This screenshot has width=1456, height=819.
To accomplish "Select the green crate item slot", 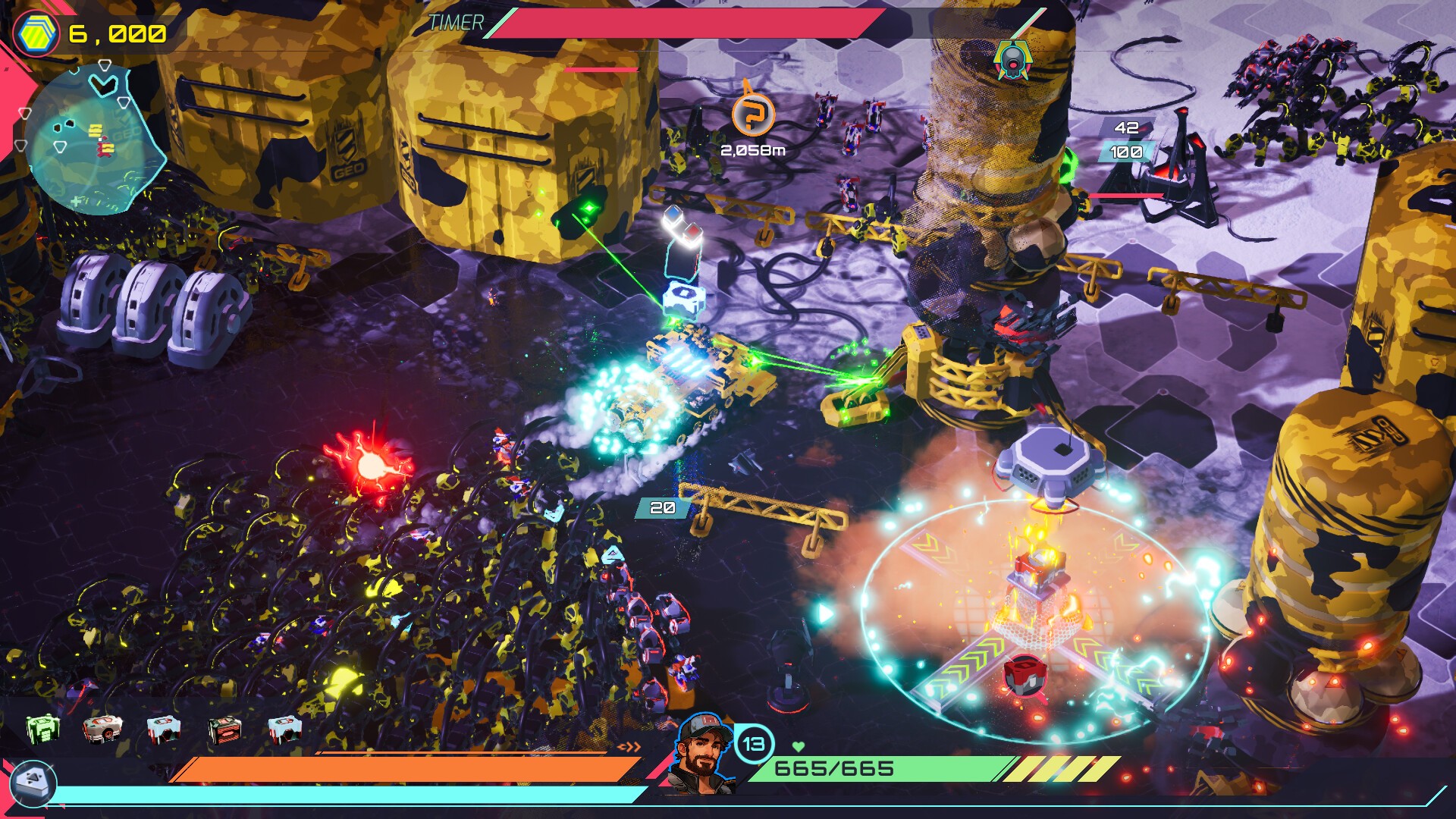I will [42, 729].
